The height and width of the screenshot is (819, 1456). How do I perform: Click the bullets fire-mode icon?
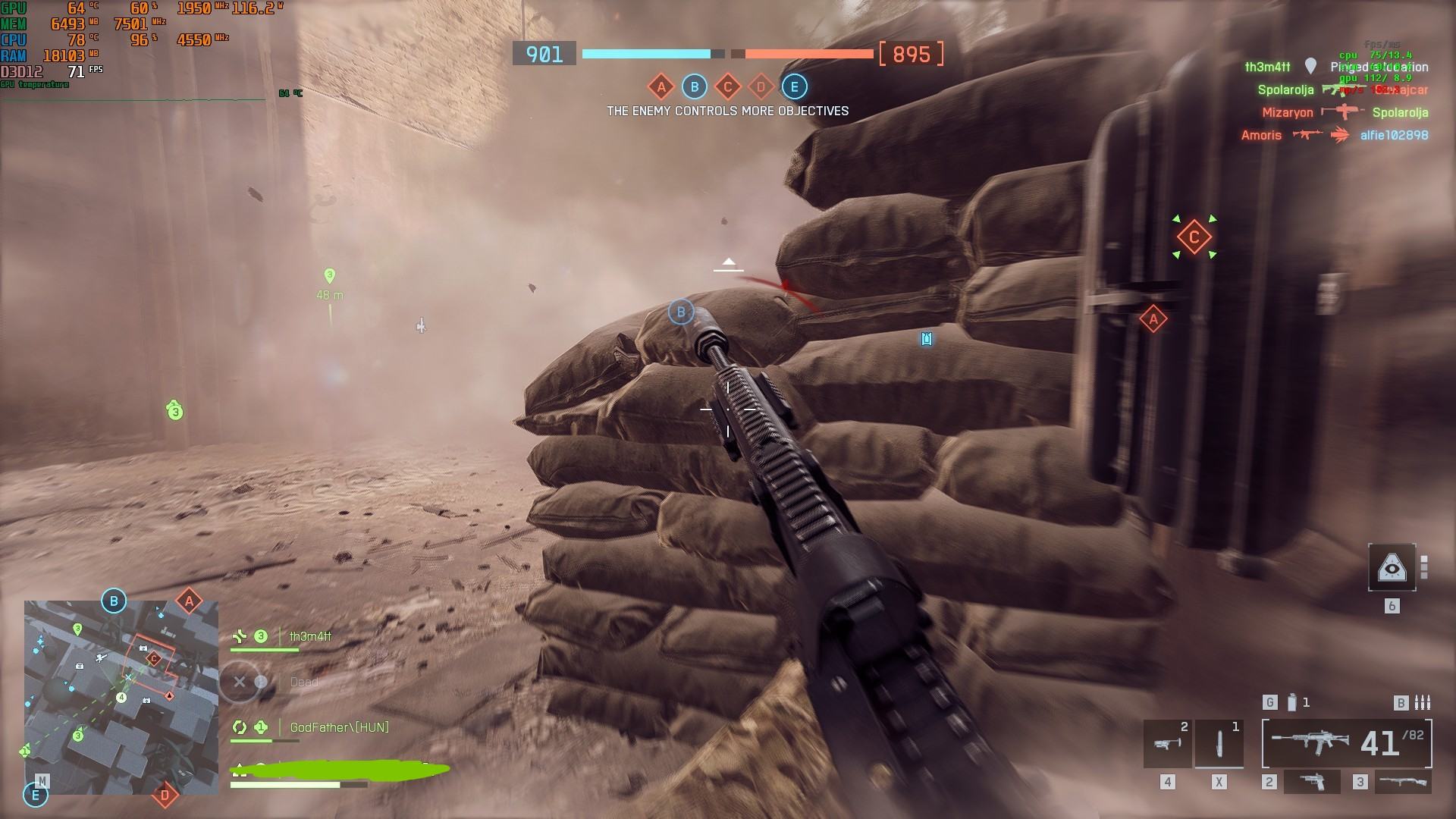tap(1423, 703)
